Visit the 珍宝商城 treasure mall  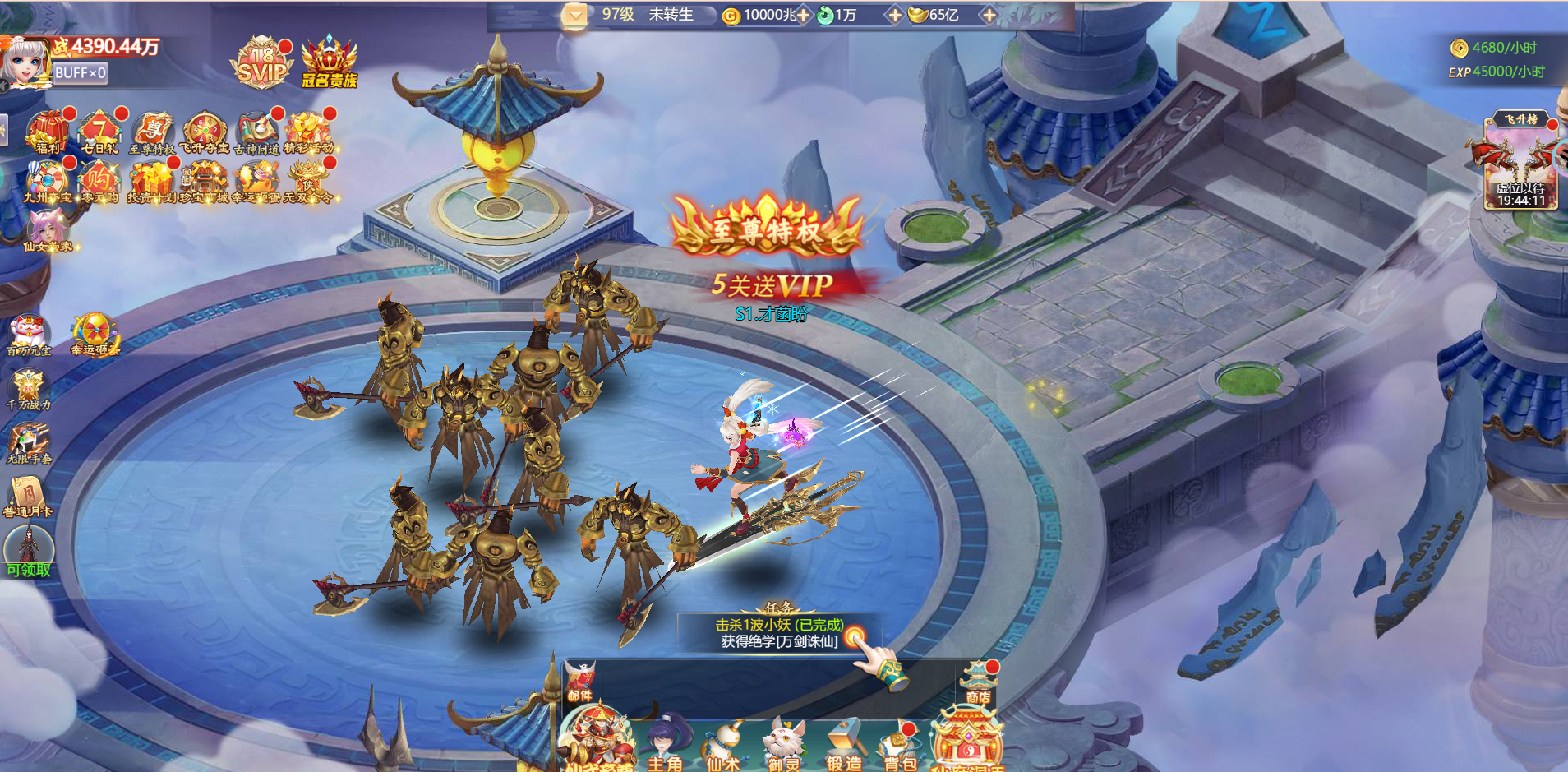(x=204, y=181)
